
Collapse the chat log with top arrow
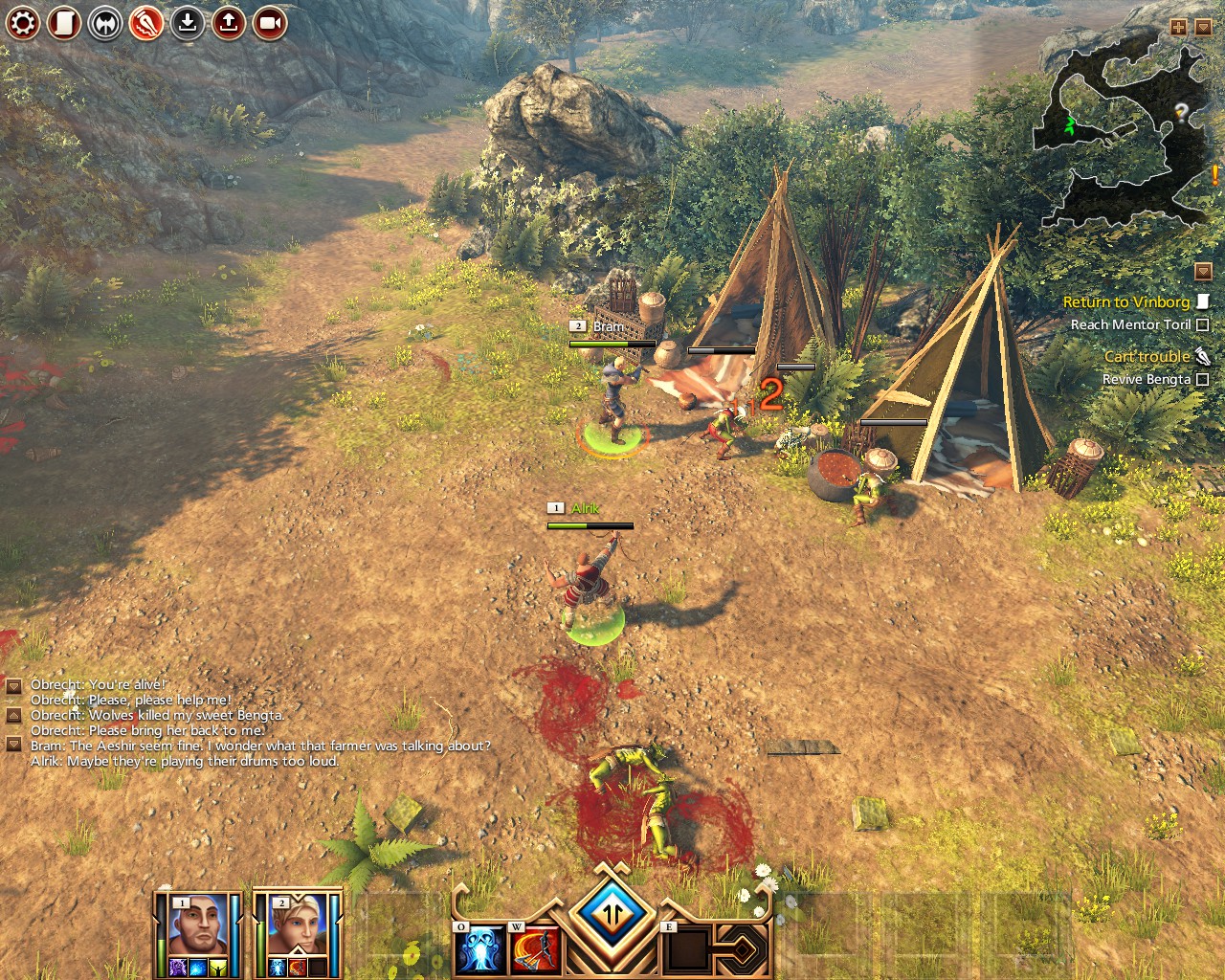coord(14,686)
